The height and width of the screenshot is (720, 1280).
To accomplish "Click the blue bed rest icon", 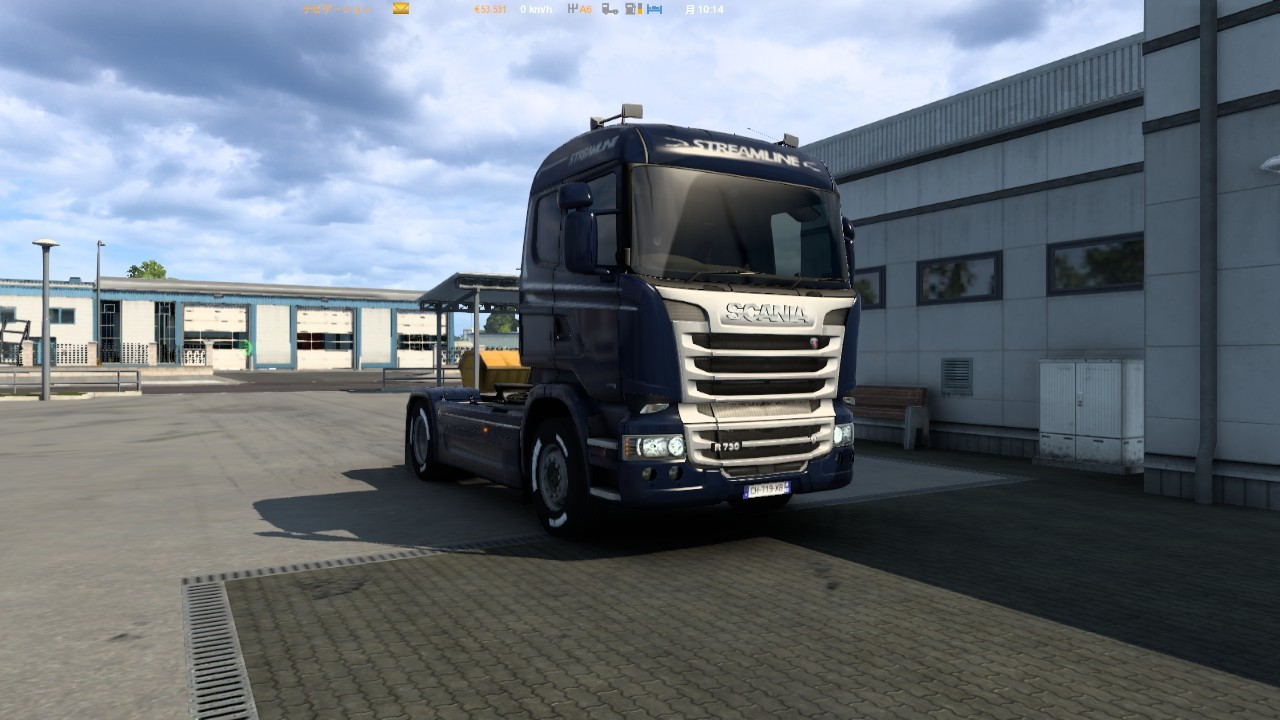I will coord(654,9).
